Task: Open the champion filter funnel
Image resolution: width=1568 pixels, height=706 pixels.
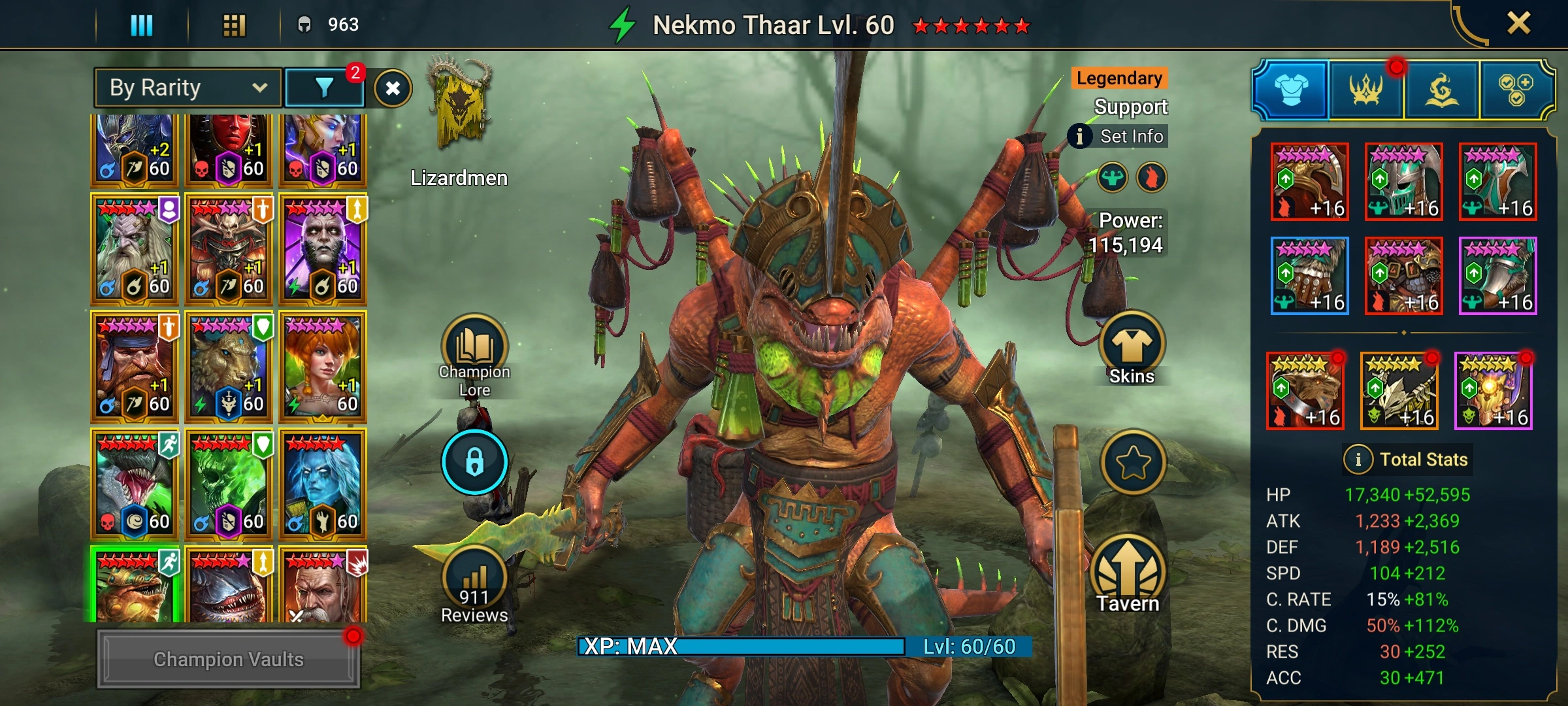Action: point(325,88)
